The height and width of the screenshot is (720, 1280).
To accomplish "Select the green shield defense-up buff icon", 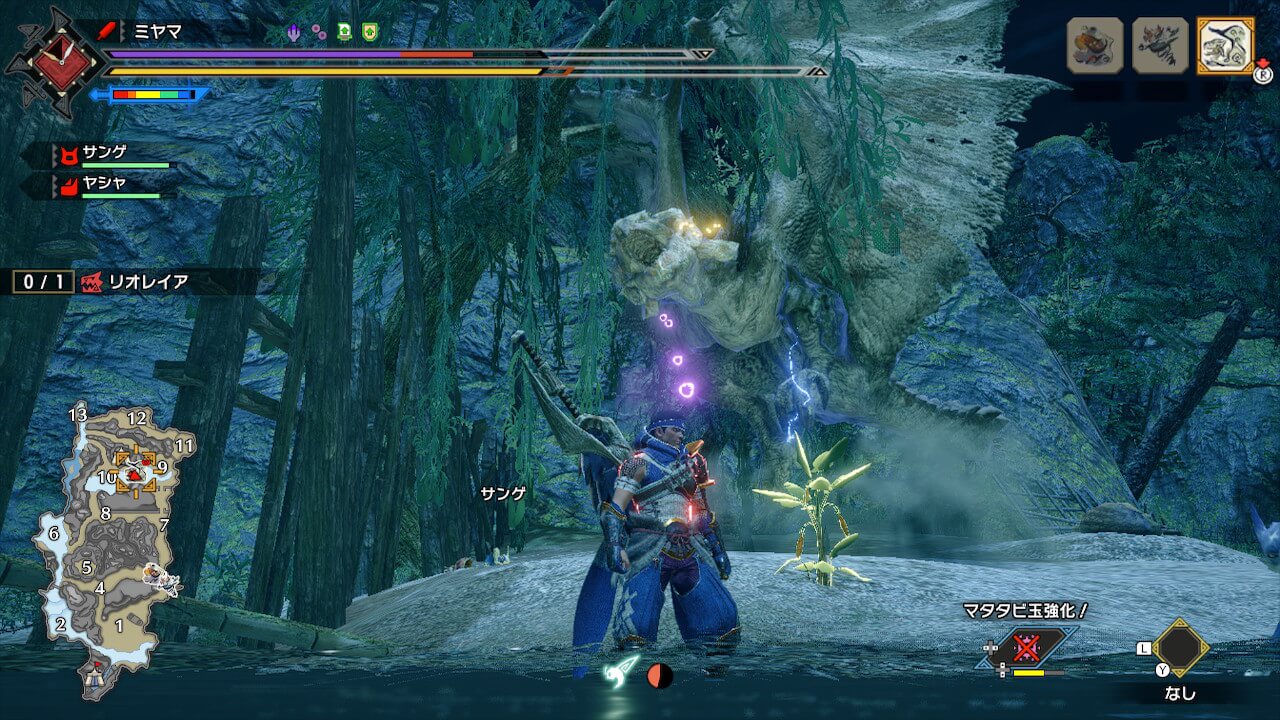I will pos(370,32).
